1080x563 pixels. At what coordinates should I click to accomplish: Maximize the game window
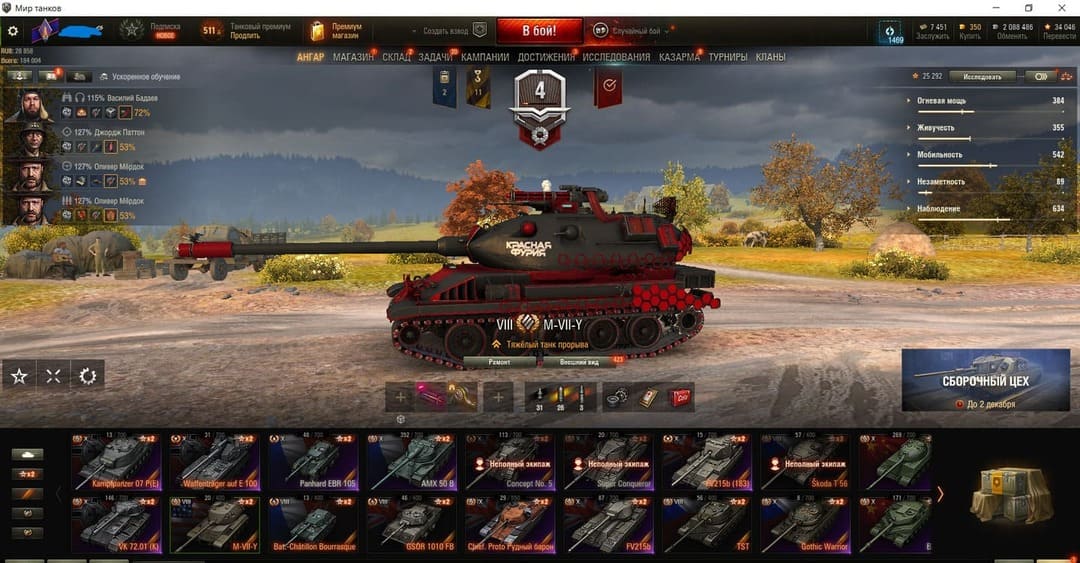tap(1029, 8)
